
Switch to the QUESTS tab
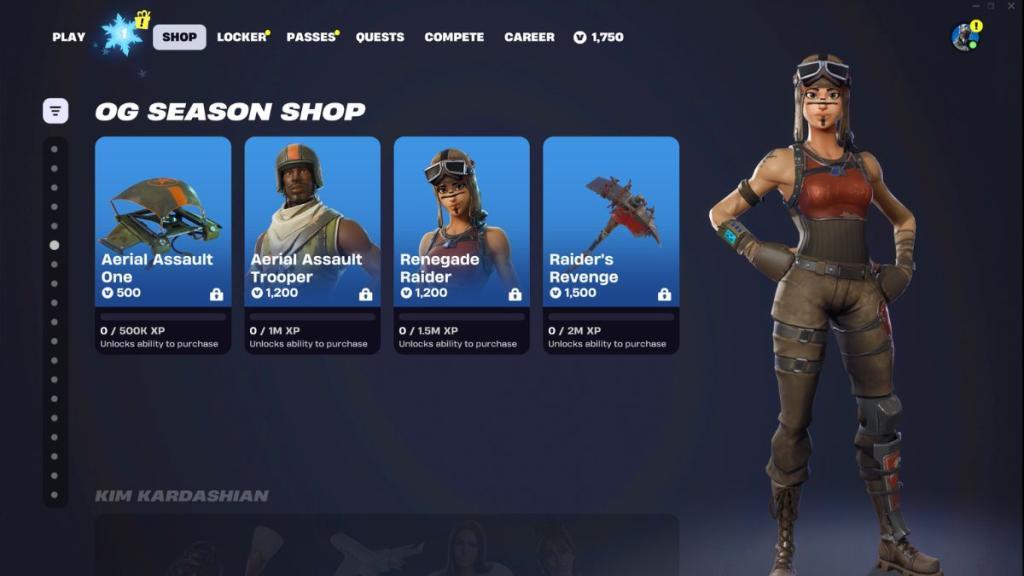click(x=380, y=37)
